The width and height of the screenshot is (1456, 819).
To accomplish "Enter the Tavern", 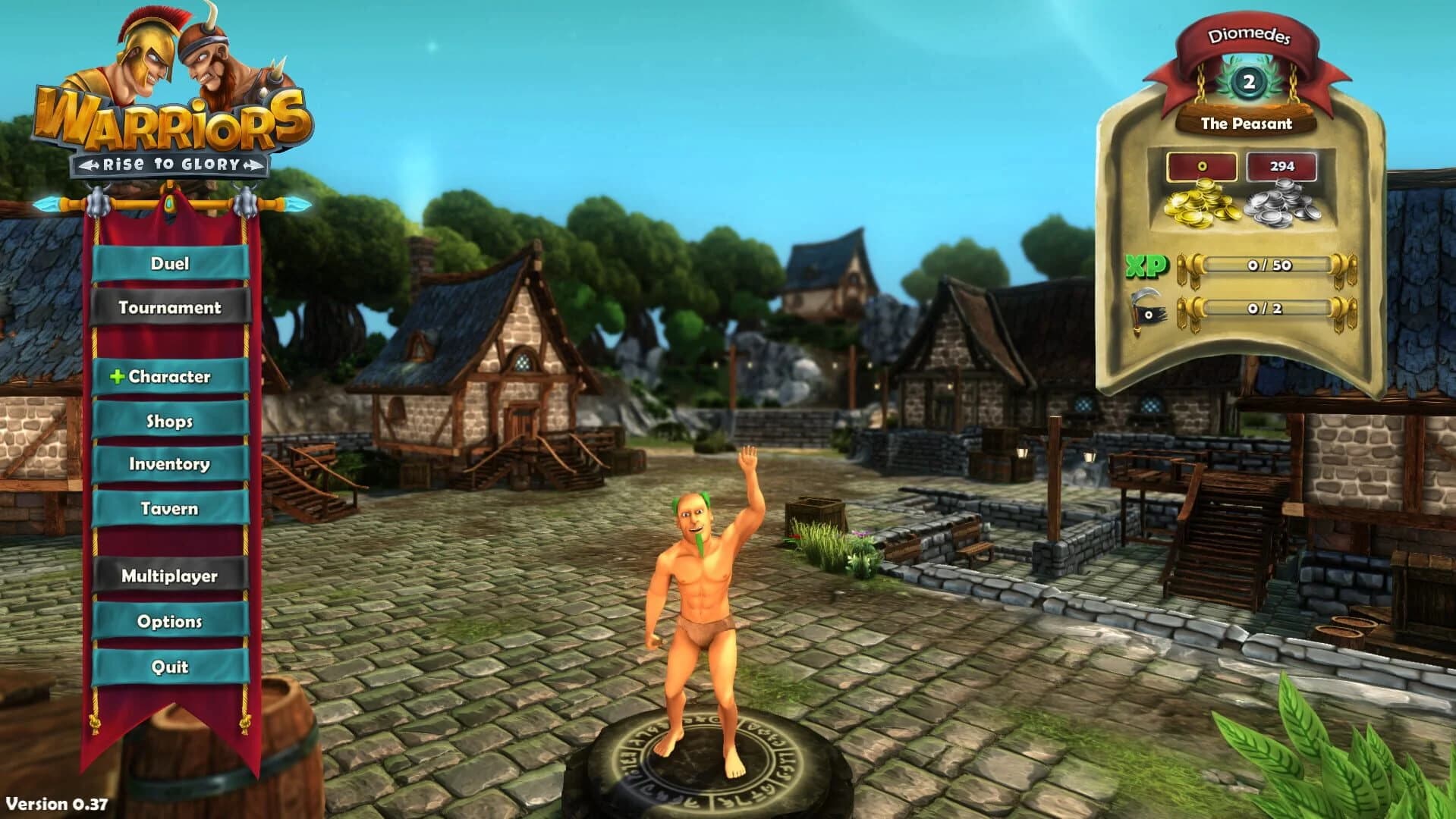I will coord(168,509).
